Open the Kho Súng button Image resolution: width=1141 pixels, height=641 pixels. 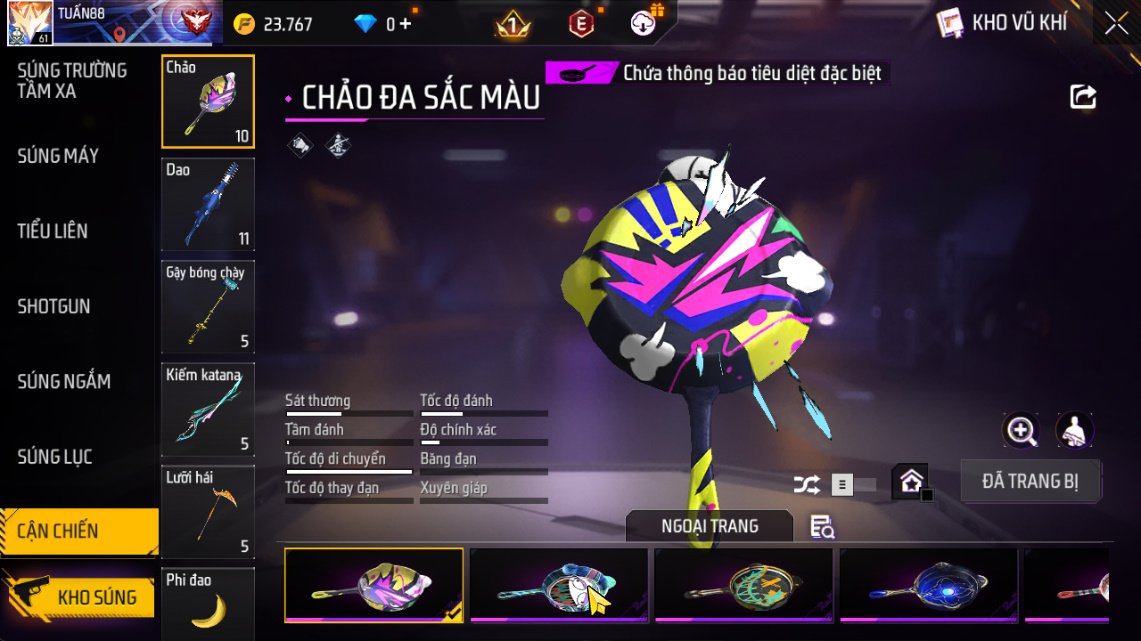pyautogui.click(x=80, y=597)
